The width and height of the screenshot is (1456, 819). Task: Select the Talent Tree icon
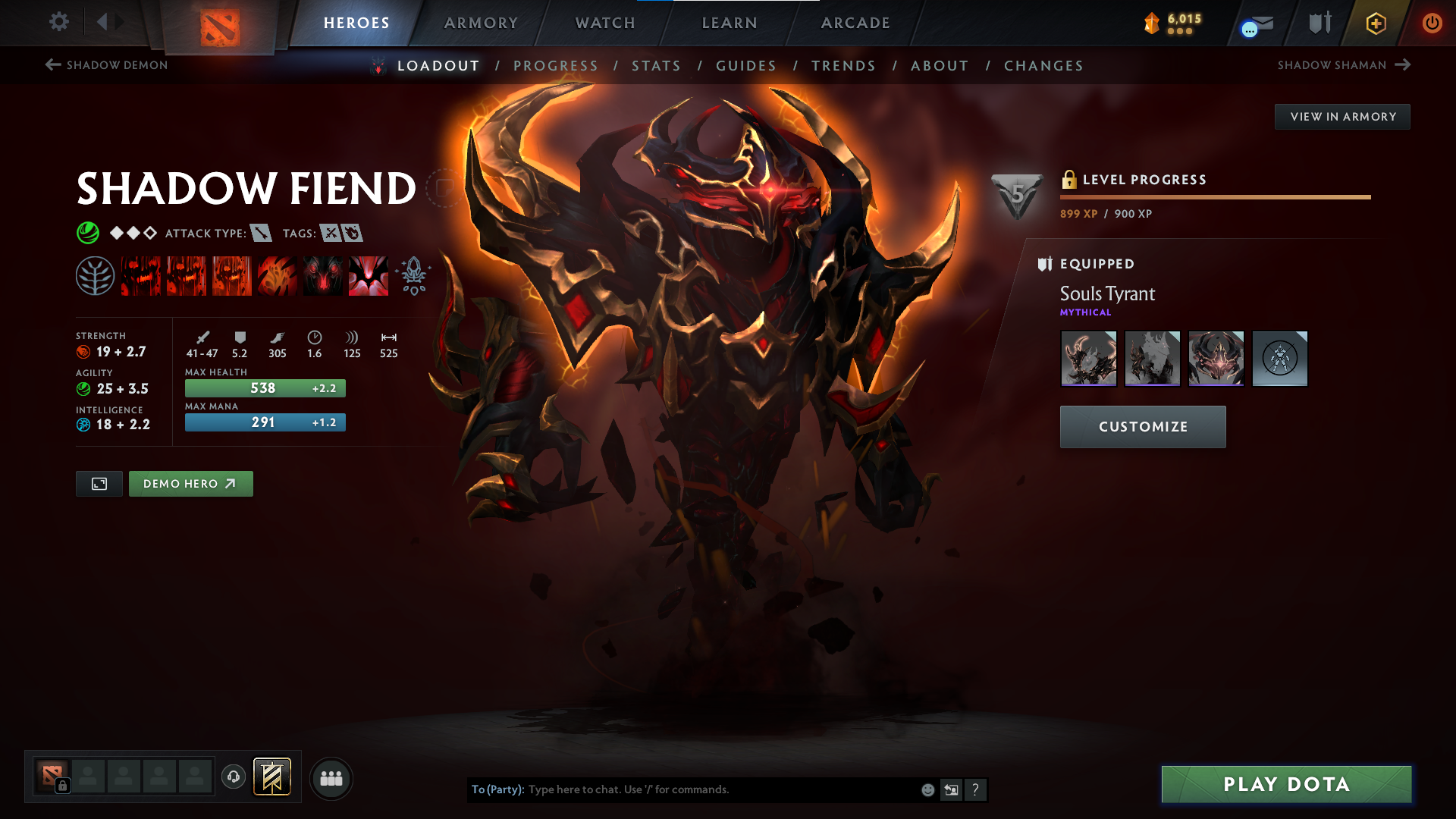tap(96, 275)
